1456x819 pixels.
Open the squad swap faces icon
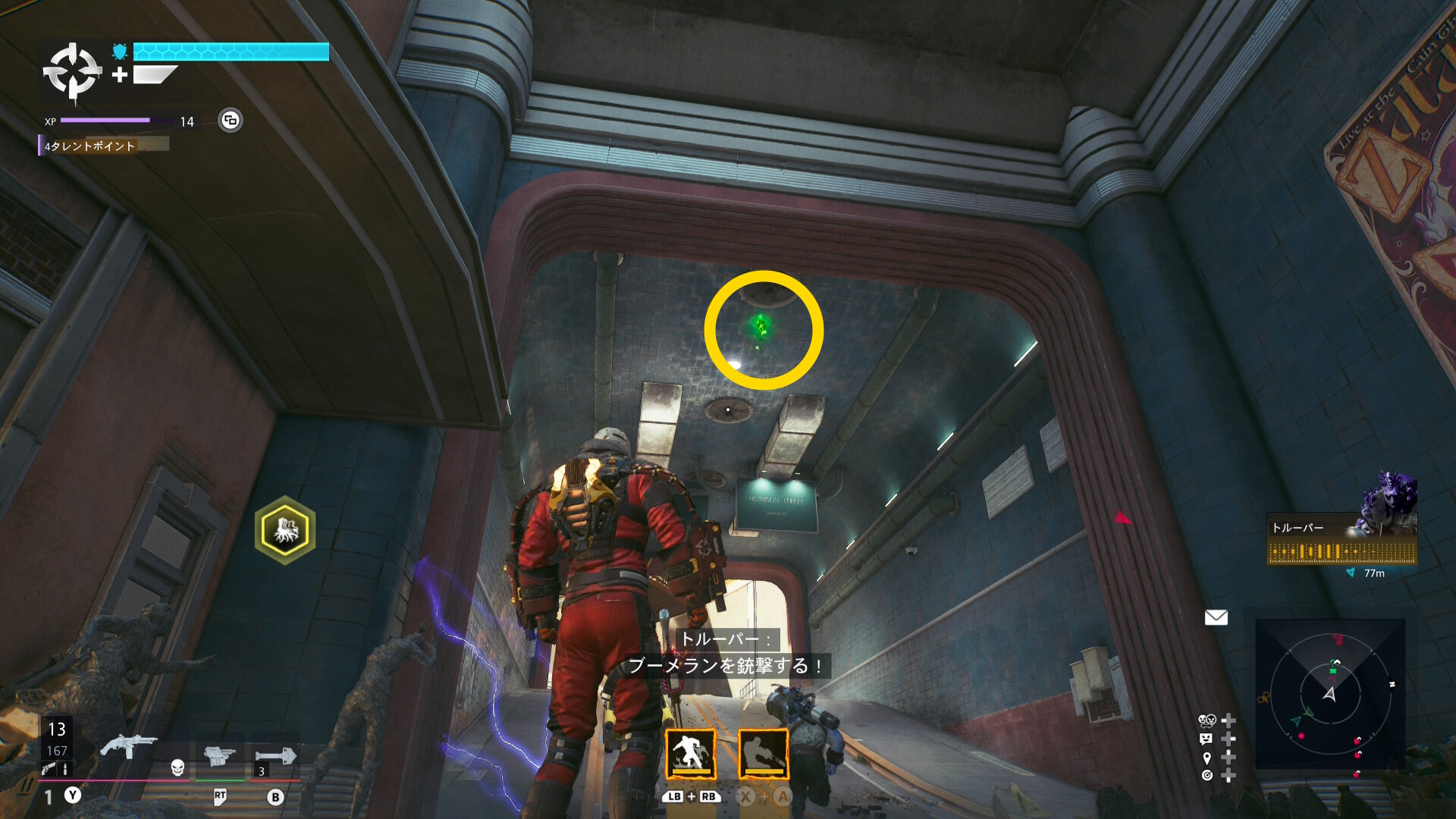coord(1207,720)
